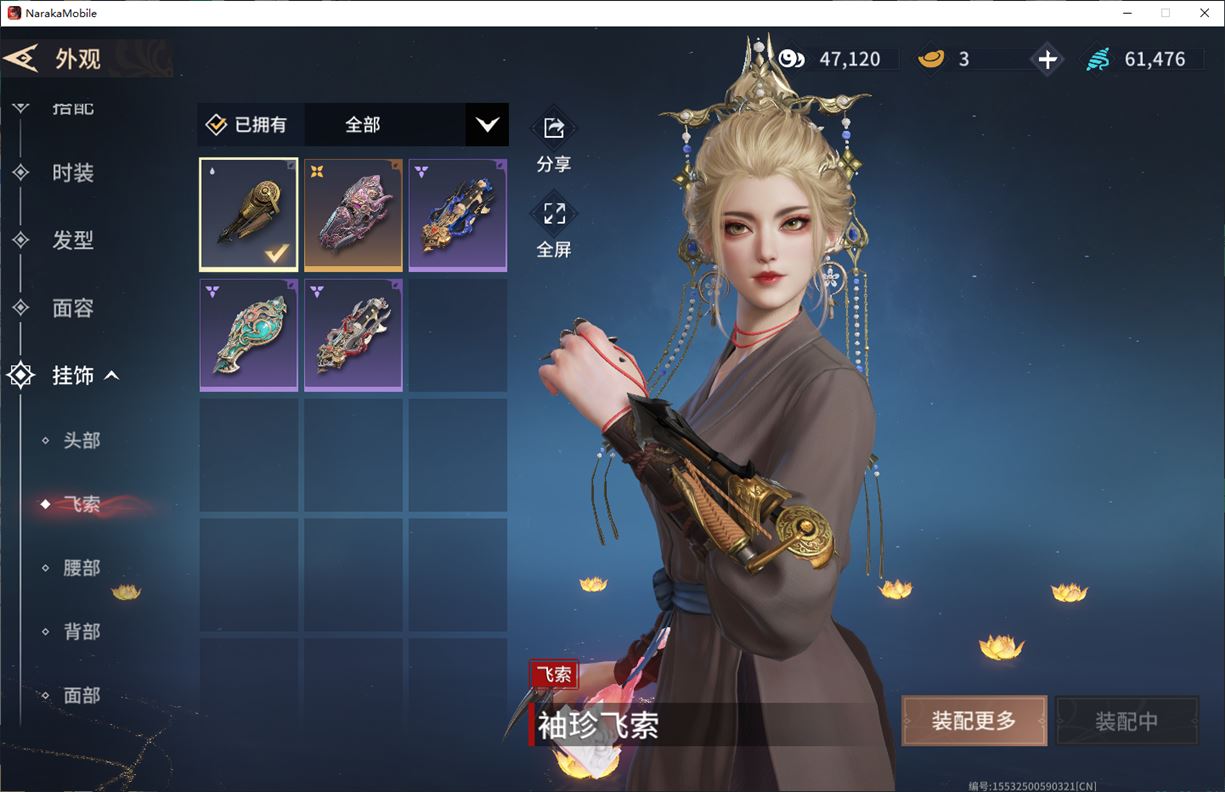Screen dimensions: 1225x792
Task: Open the 时装 outfit category
Action: [72, 173]
